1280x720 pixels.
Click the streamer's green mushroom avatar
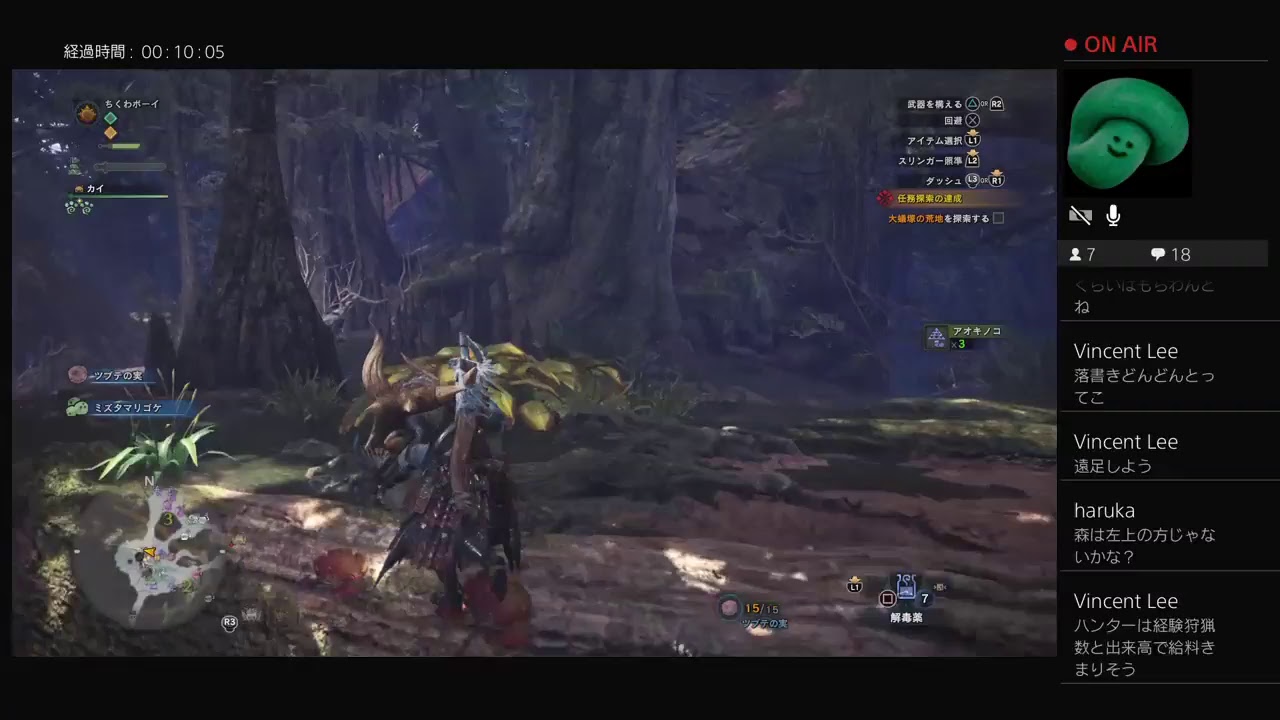[1128, 133]
